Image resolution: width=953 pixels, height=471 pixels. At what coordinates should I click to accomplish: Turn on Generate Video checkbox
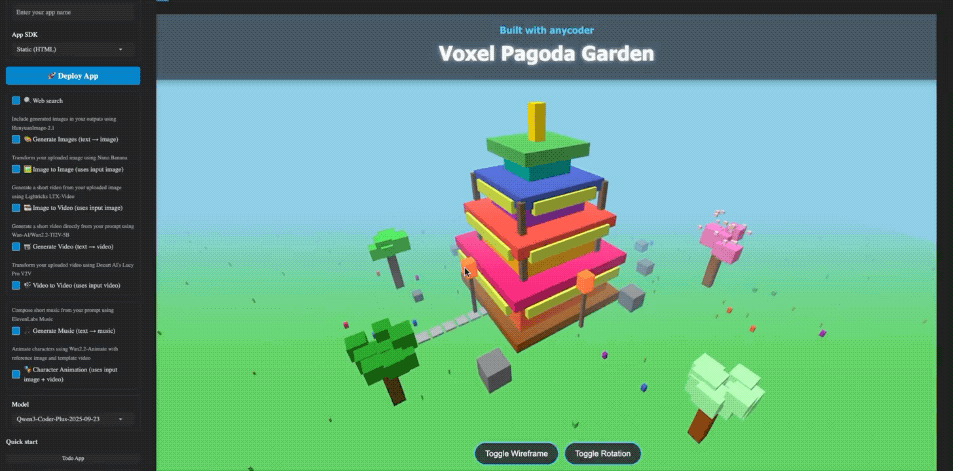(16, 246)
